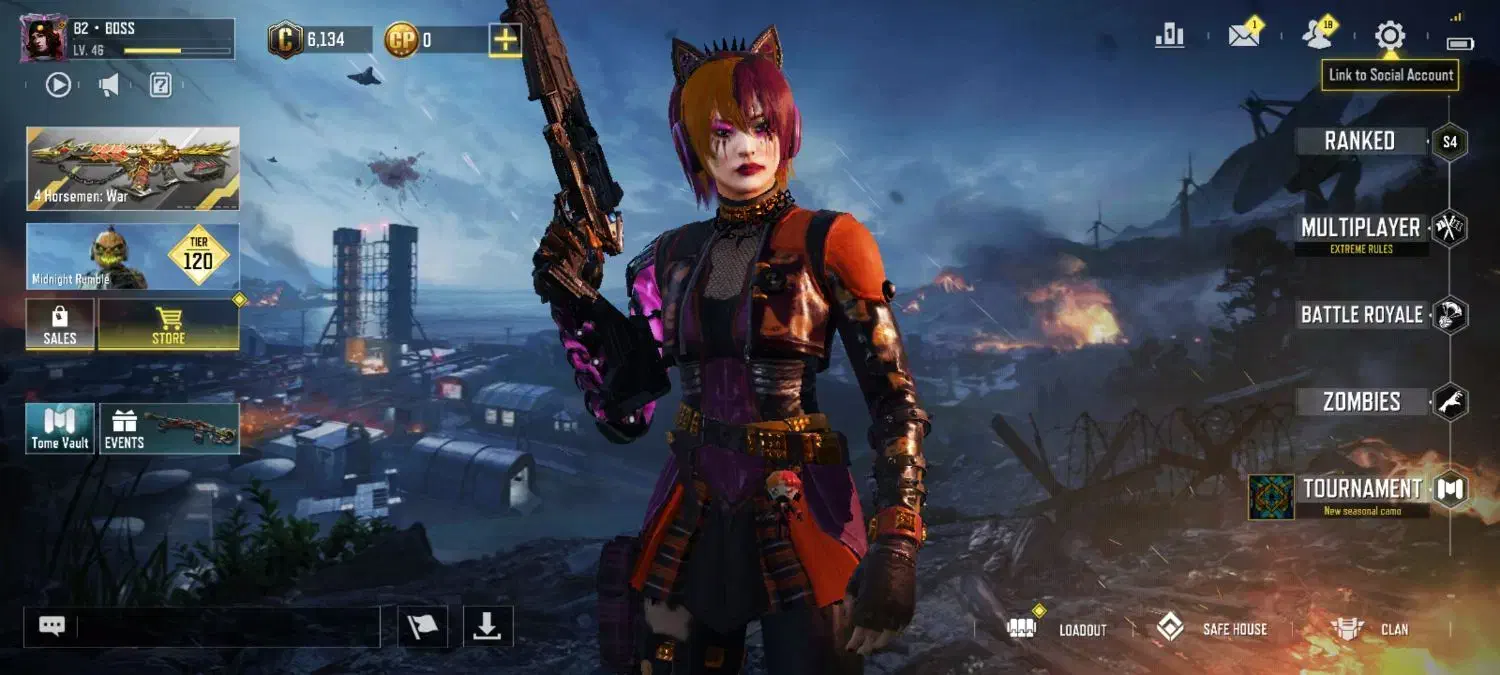Enter the Zombies mode
The image size is (1500, 675).
click(1361, 402)
